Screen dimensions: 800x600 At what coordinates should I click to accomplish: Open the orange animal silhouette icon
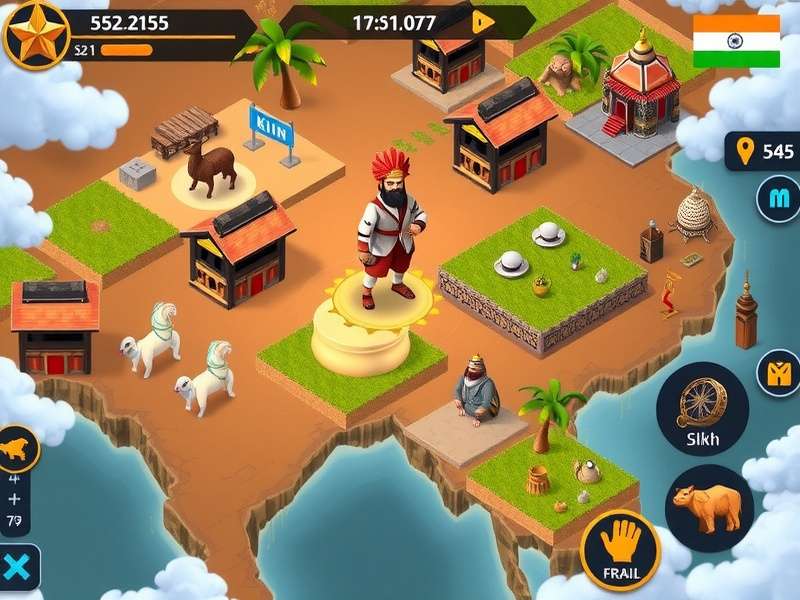click(17, 449)
